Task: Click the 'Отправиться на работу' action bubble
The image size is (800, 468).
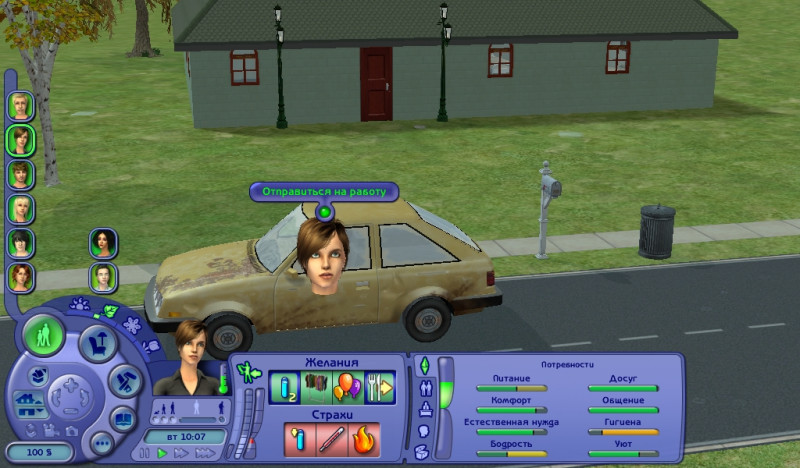Action: pos(324,191)
